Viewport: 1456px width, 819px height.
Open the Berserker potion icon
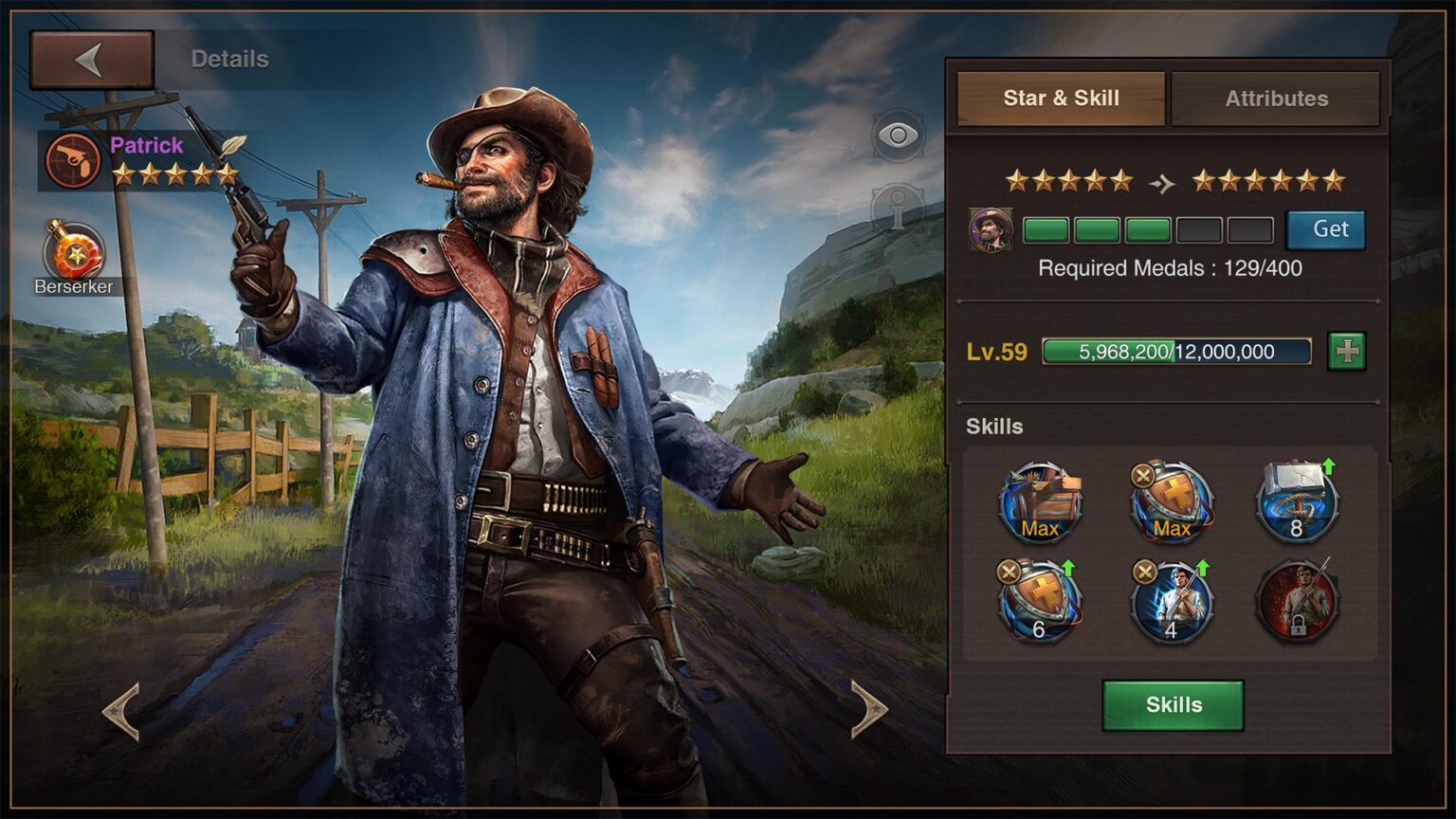[76, 251]
